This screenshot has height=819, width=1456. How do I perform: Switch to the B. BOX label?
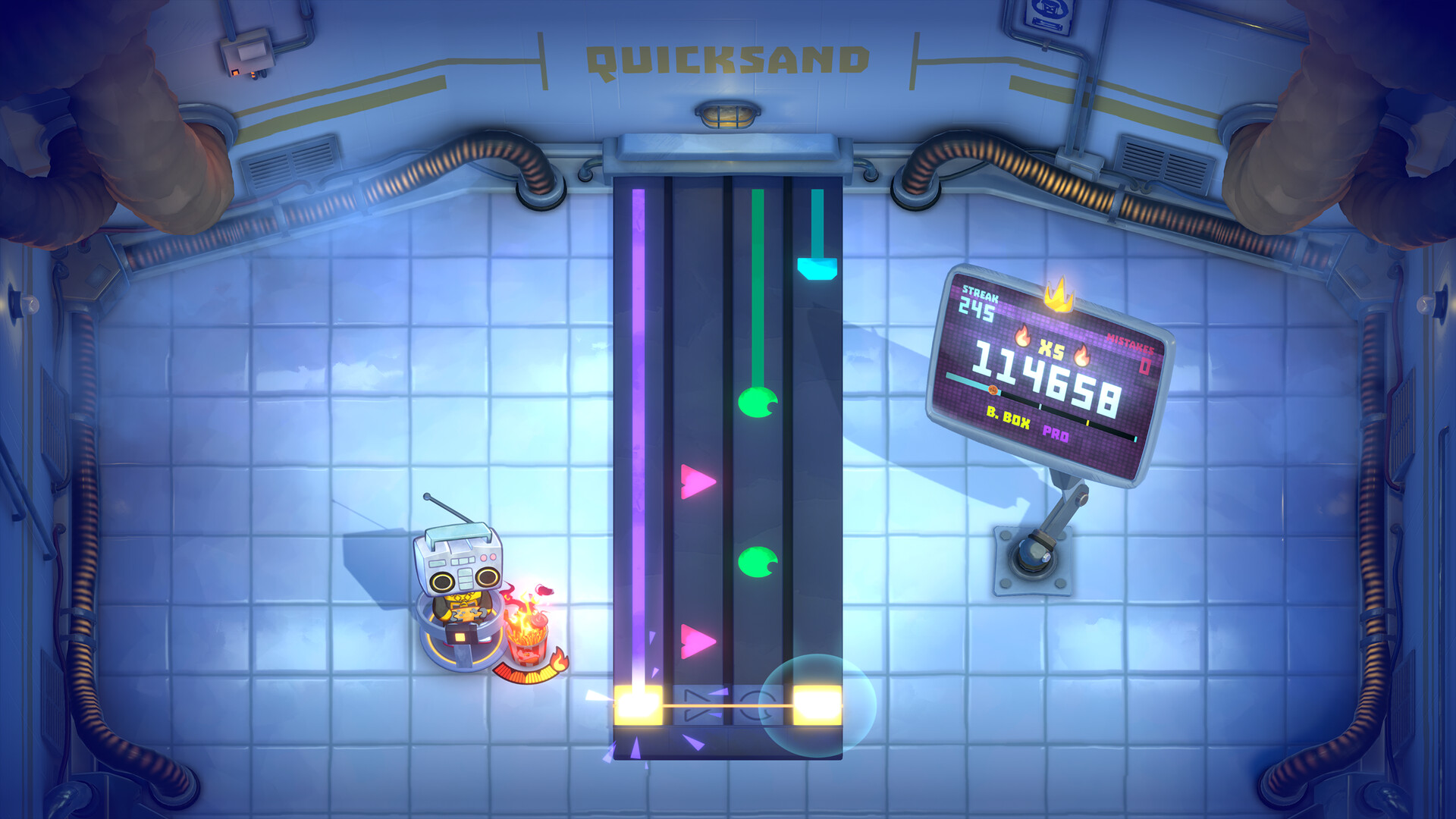coord(1007,419)
